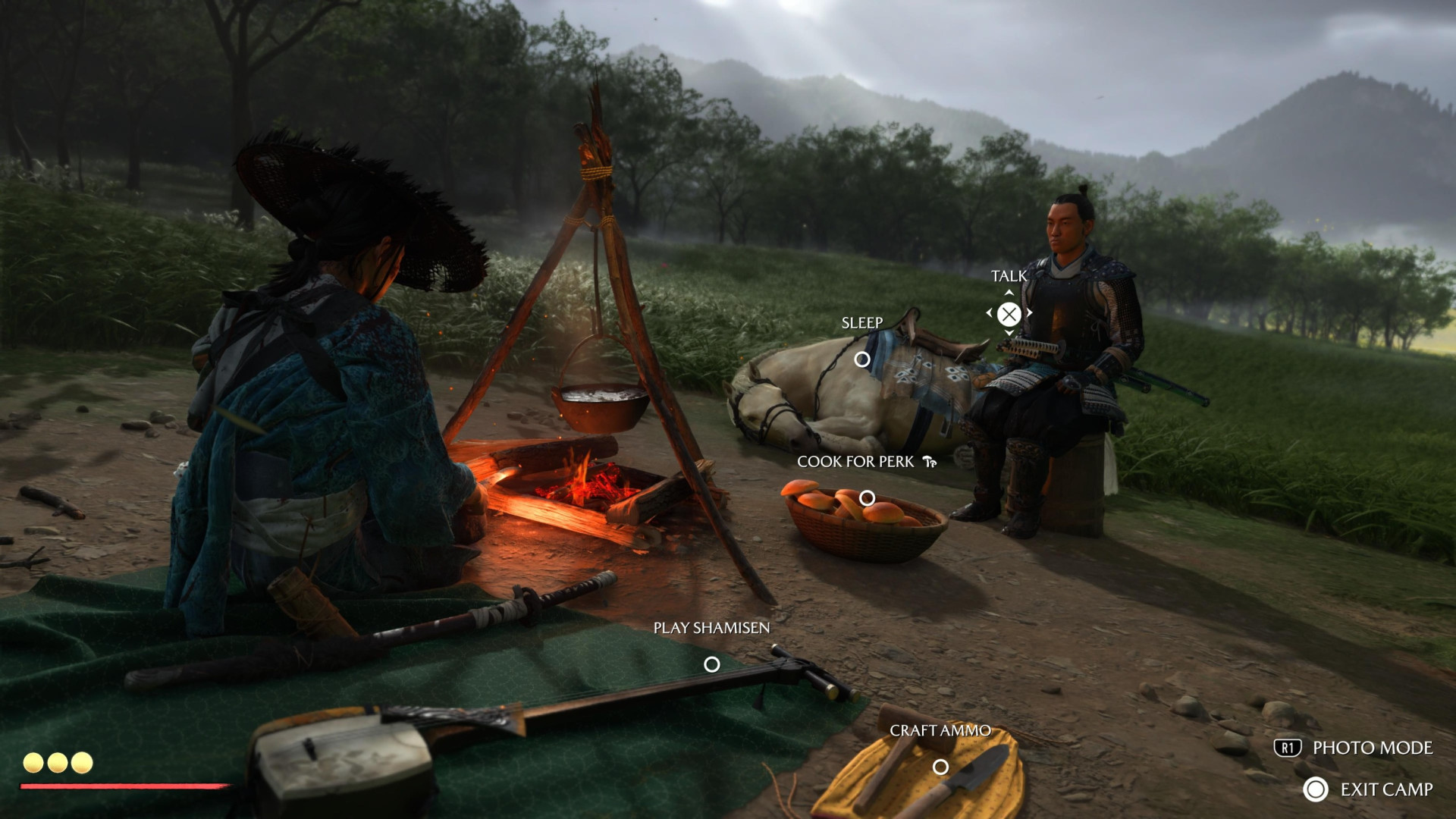
Task: Select the Craft Ammo option
Action: coord(940,767)
